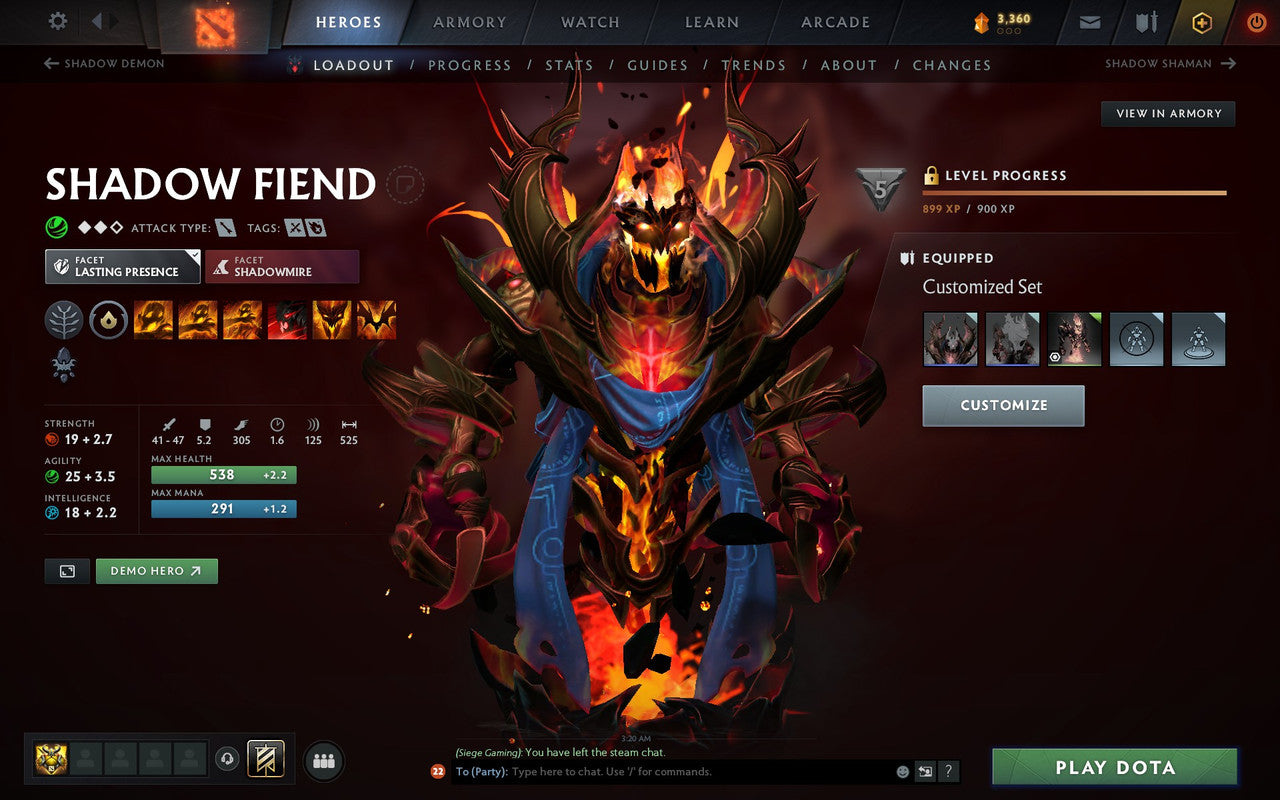Select the first Shadowraze ability icon
This screenshot has width=1280, height=800.
pos(153,320)
